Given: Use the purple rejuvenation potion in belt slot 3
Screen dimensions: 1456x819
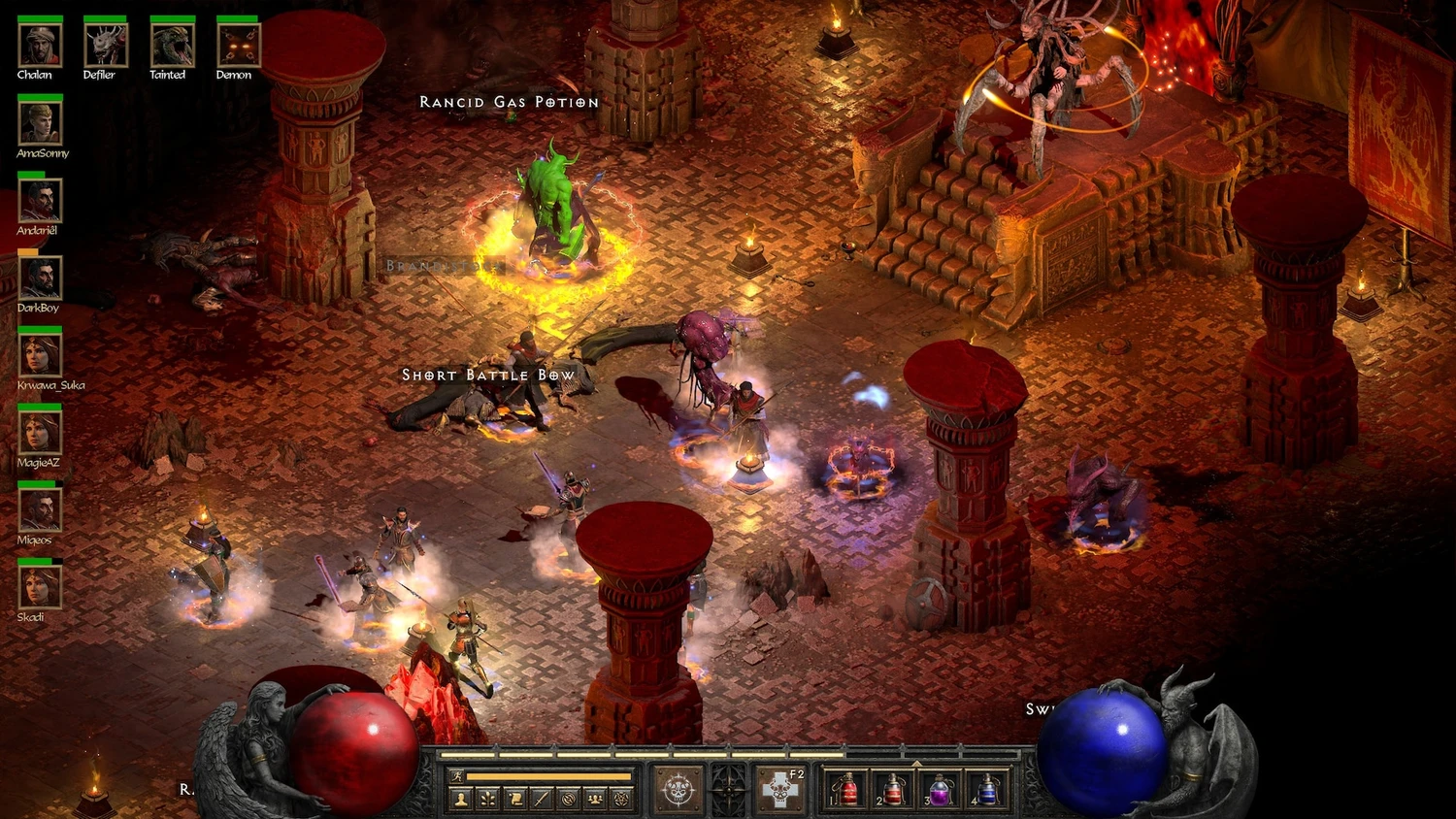Looking at the screenshot, I should coord(938,790).
